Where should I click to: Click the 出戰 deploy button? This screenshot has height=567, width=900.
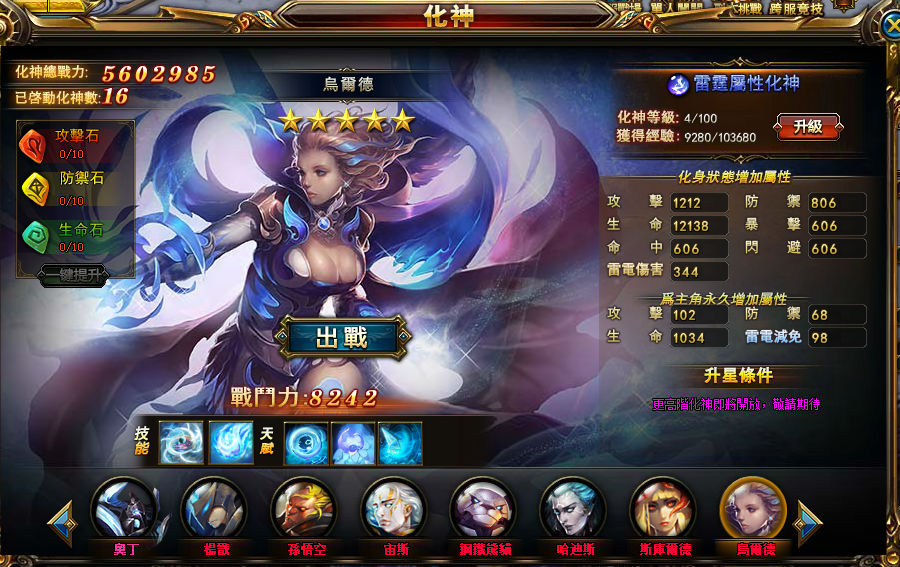coord(342,338)
